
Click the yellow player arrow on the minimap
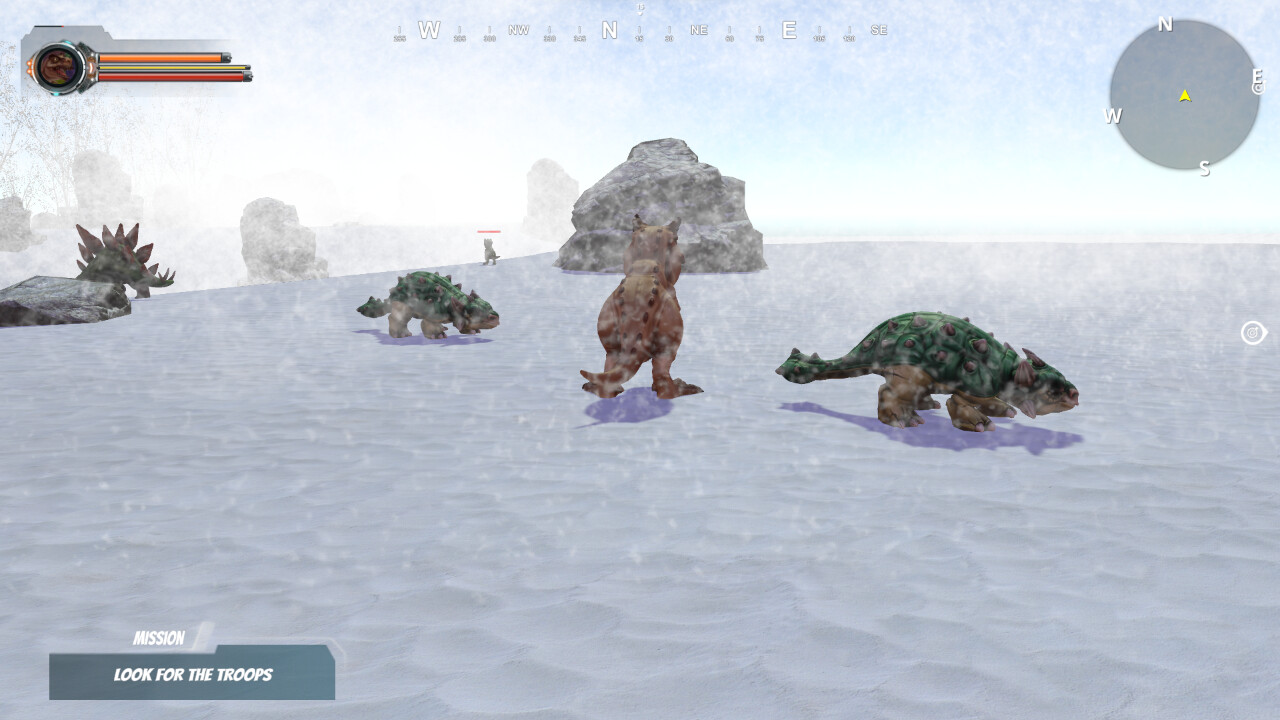tap(1183, 97)
